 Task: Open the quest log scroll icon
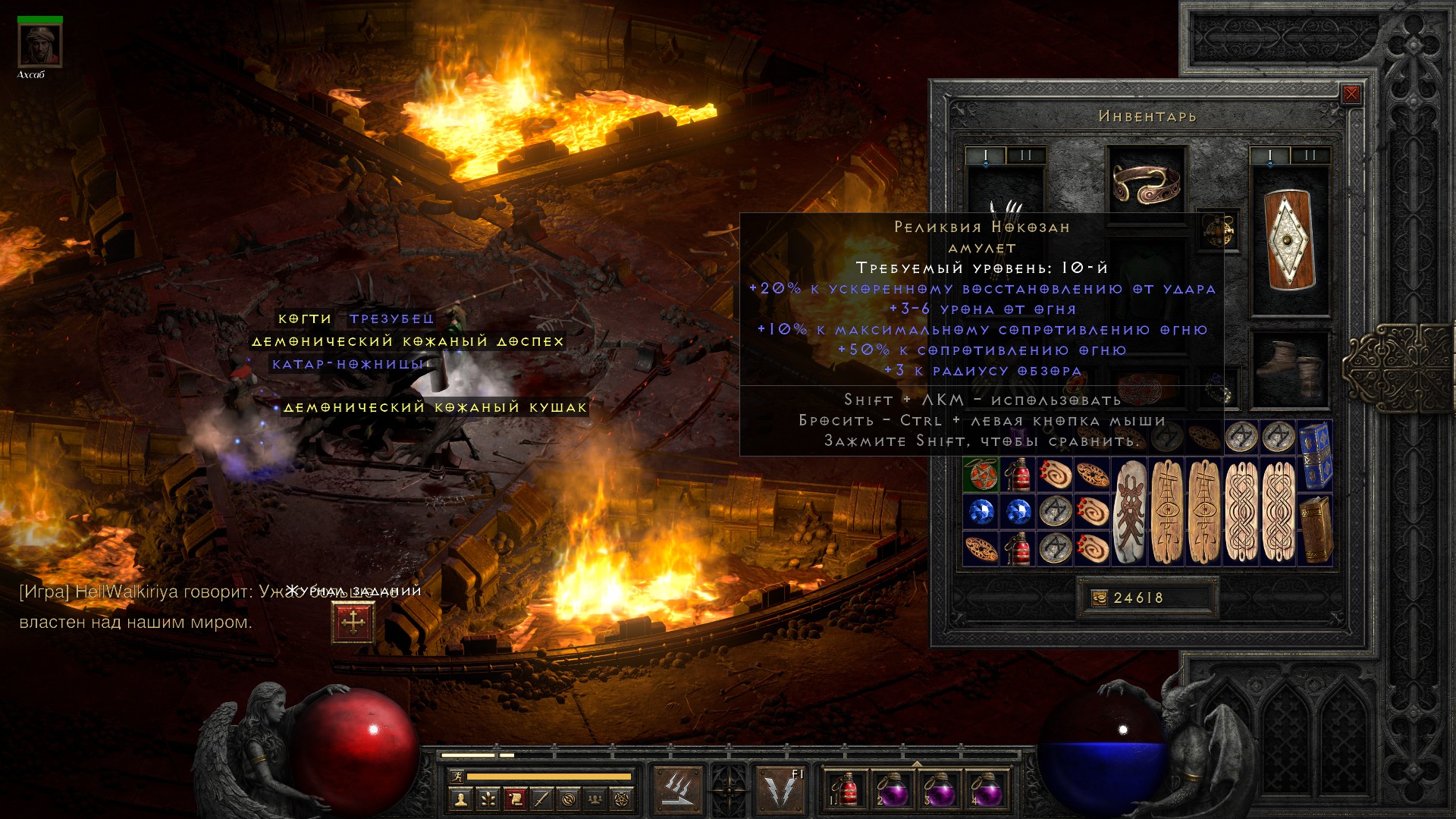[x=514, y=799]
